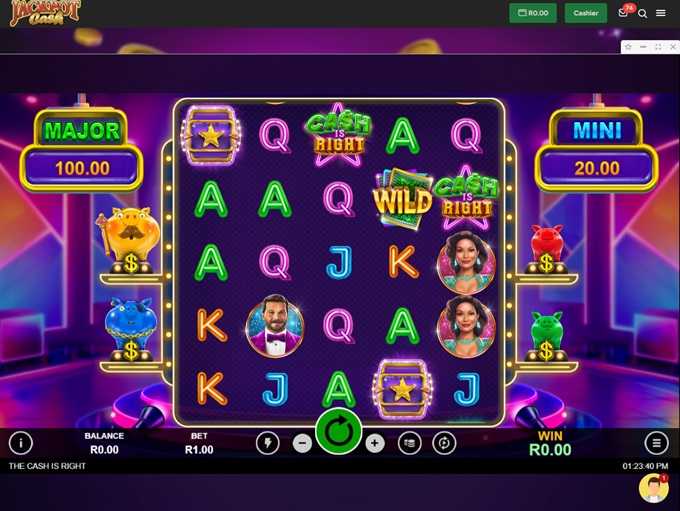Minimize the game window
Image resolution: width=680 pixels, height=511 pixels.
643,47
